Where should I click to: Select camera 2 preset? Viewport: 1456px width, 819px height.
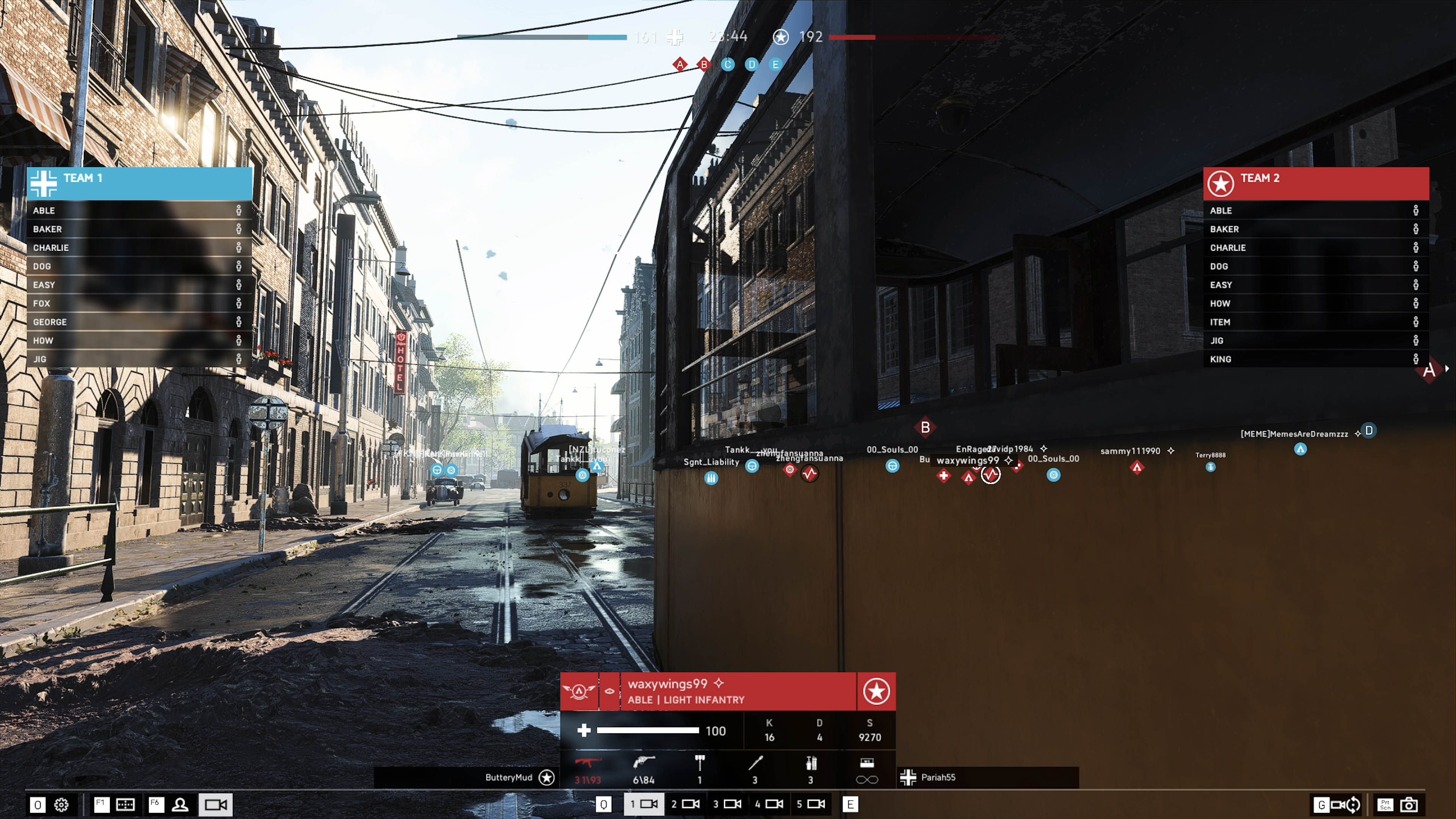point(686,804)
